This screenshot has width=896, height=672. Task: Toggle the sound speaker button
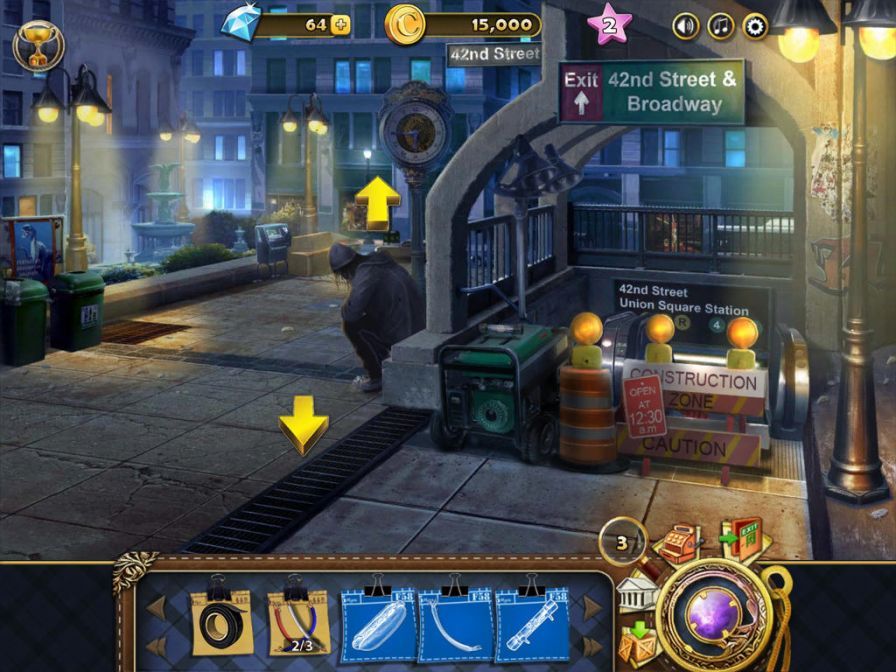pos(686,26)
